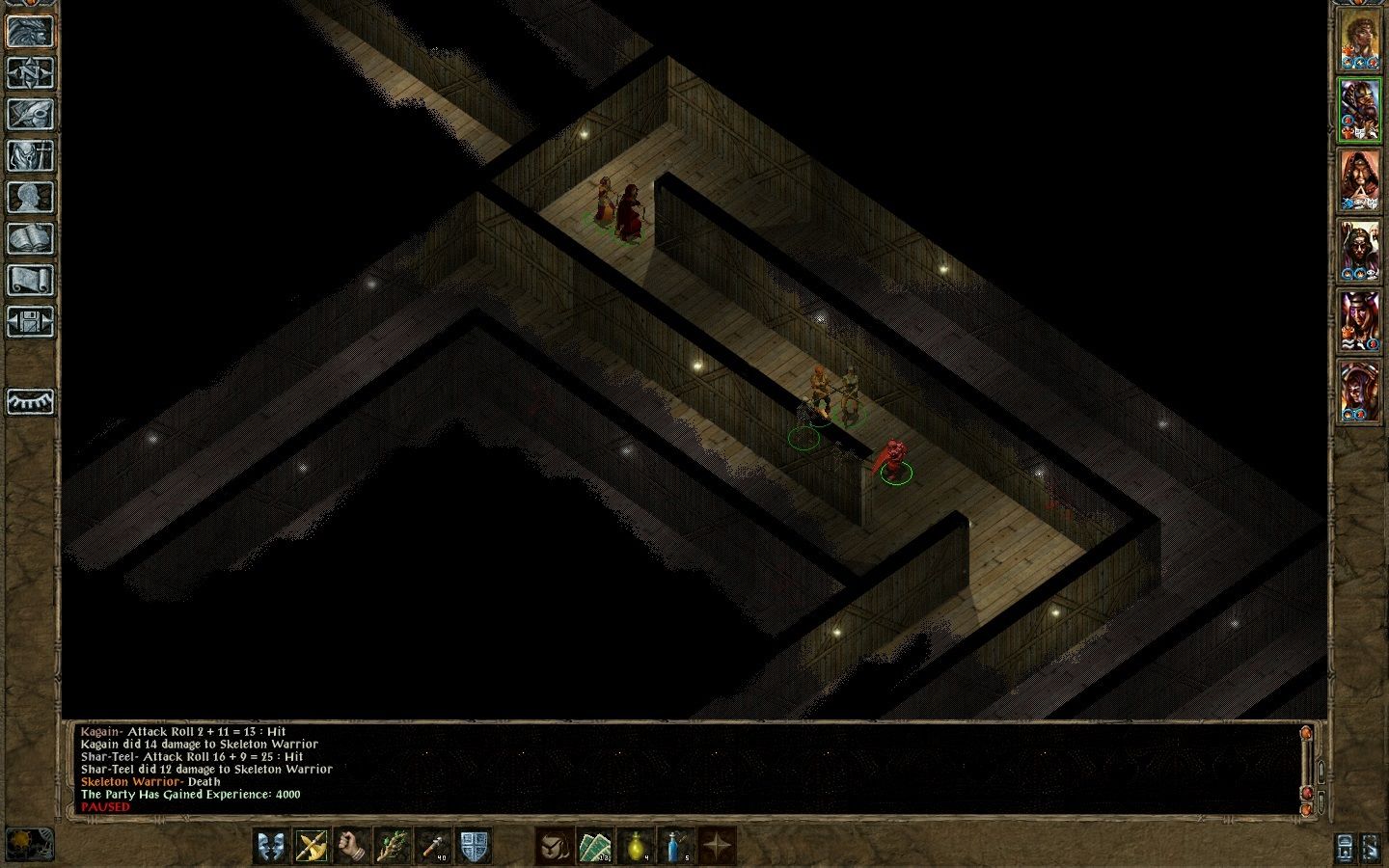1389x868 pixels.
Task: Select the bearded dwarf portrait
Action: pyautogui.click(x=1358, y=109)
